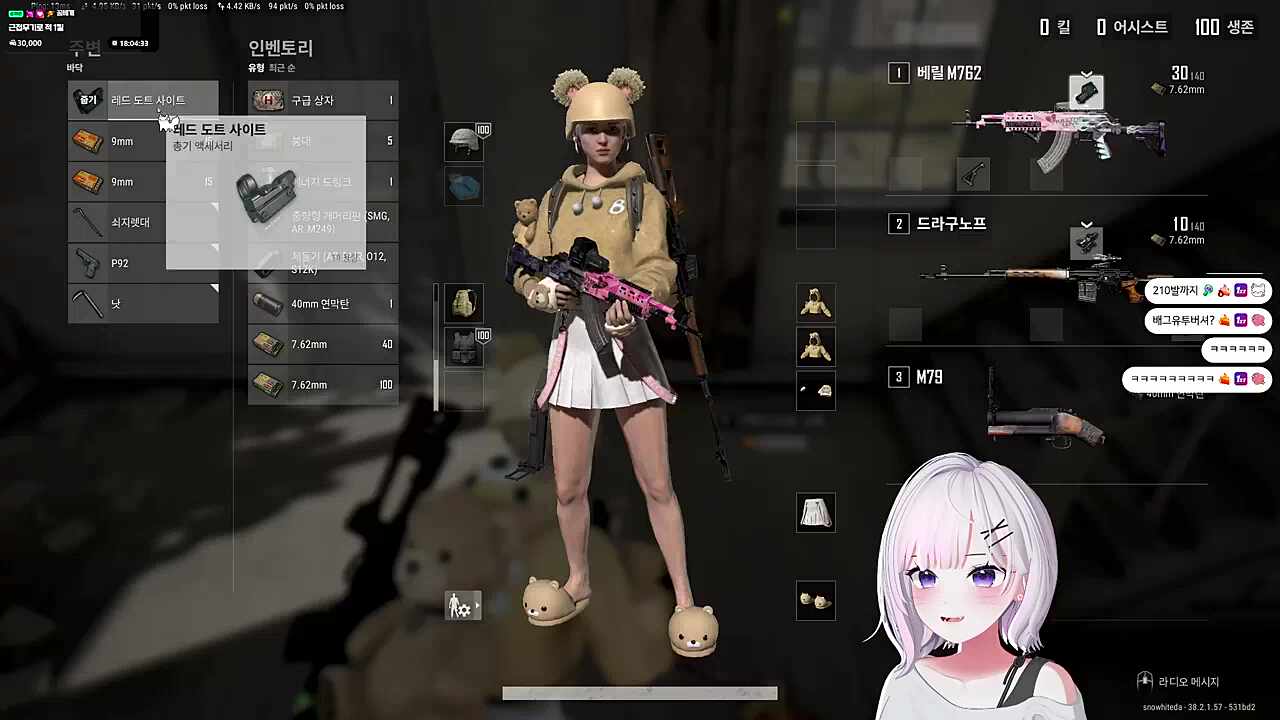Click the 40mm 연막탄 smoke round icon
The width and height of the screenshot is (1280, 720).
click(266, 303)
